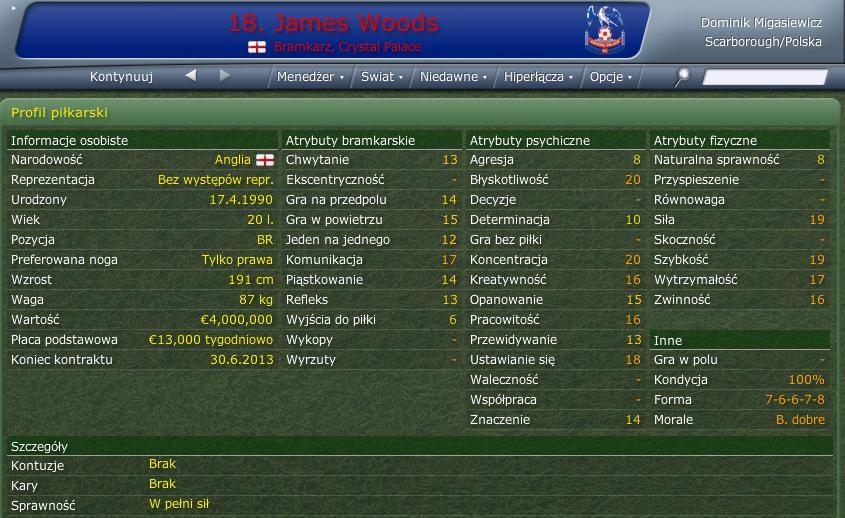Go back with the left arrow
Screen dimensions: 845x518
(x=191, y=76)
